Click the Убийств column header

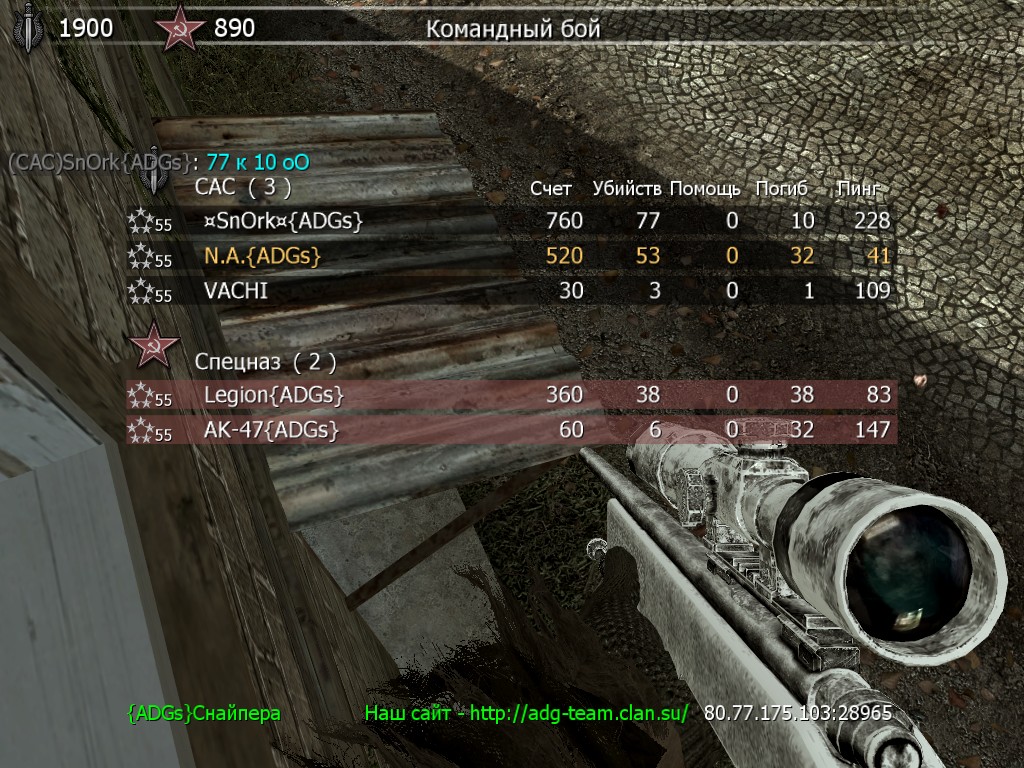click(626, 188)
